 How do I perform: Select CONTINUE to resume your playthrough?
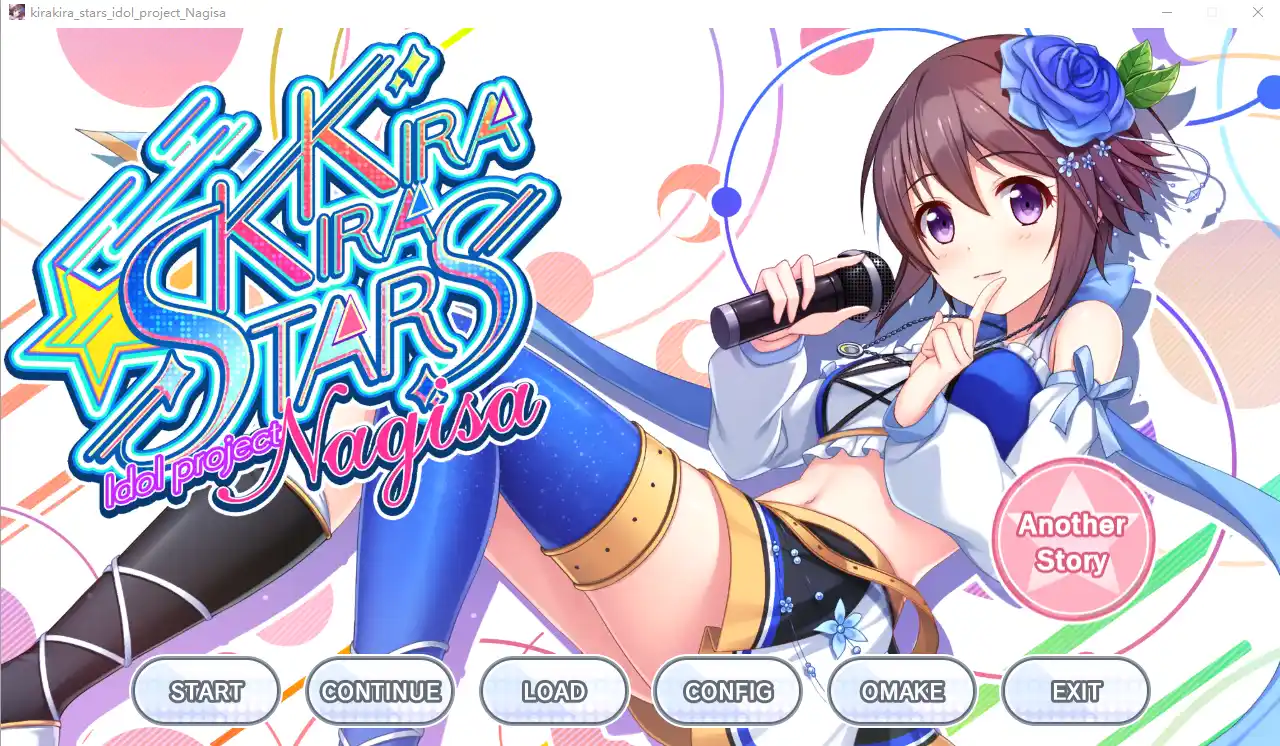pyautogui.click(x=380, y=690)
